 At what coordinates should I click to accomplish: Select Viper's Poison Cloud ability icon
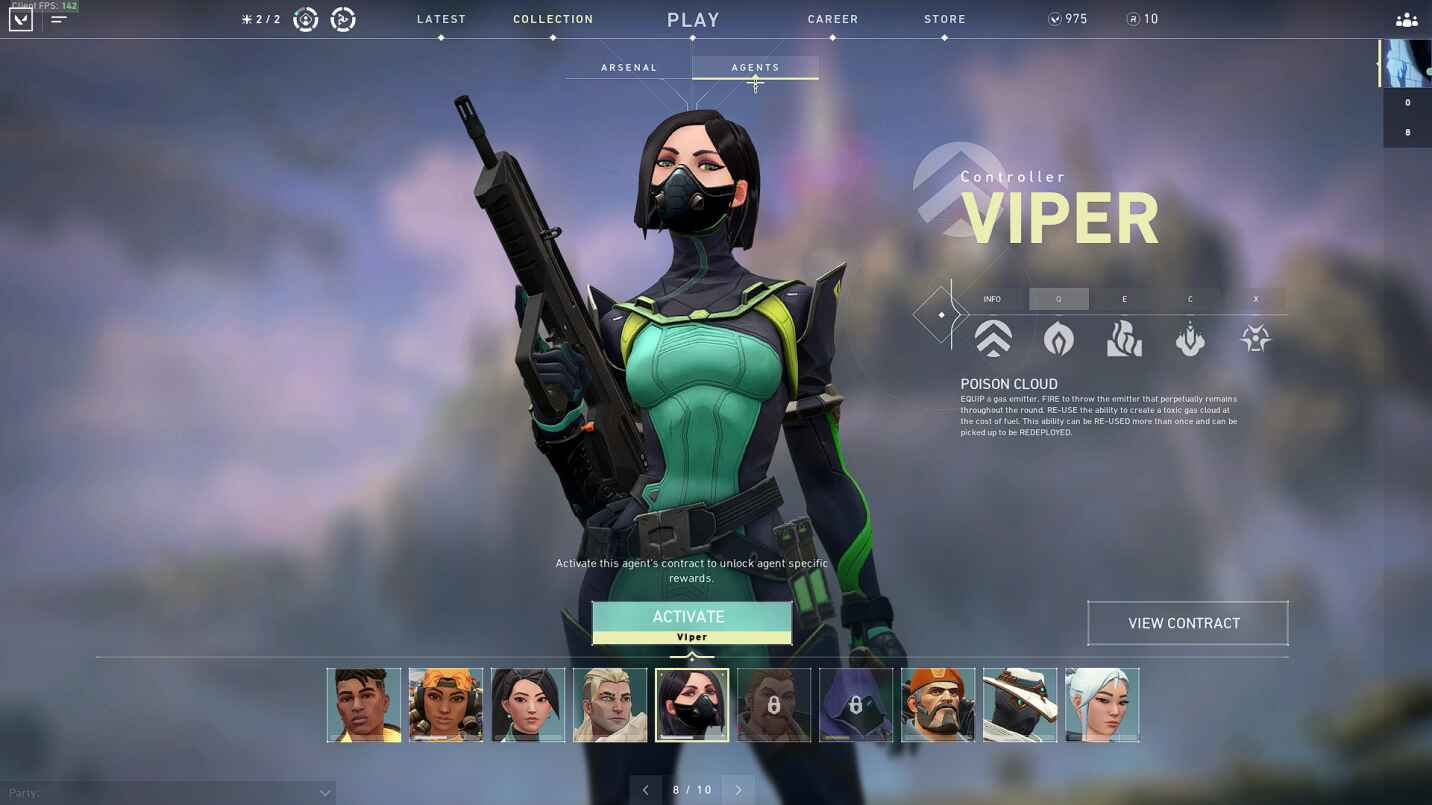(1058, 338)
